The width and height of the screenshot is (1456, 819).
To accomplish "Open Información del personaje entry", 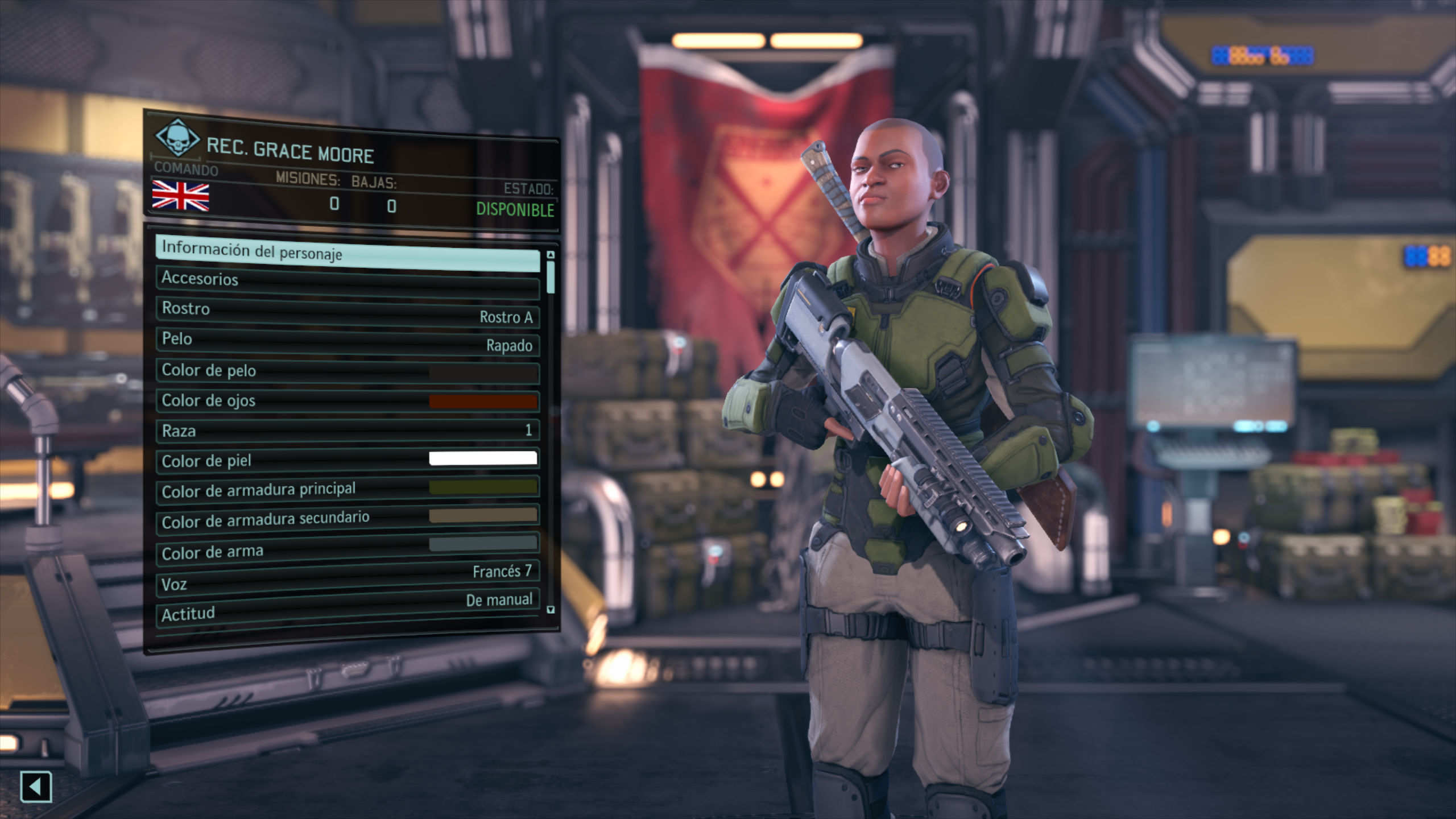I will click(x=347, y=254).
